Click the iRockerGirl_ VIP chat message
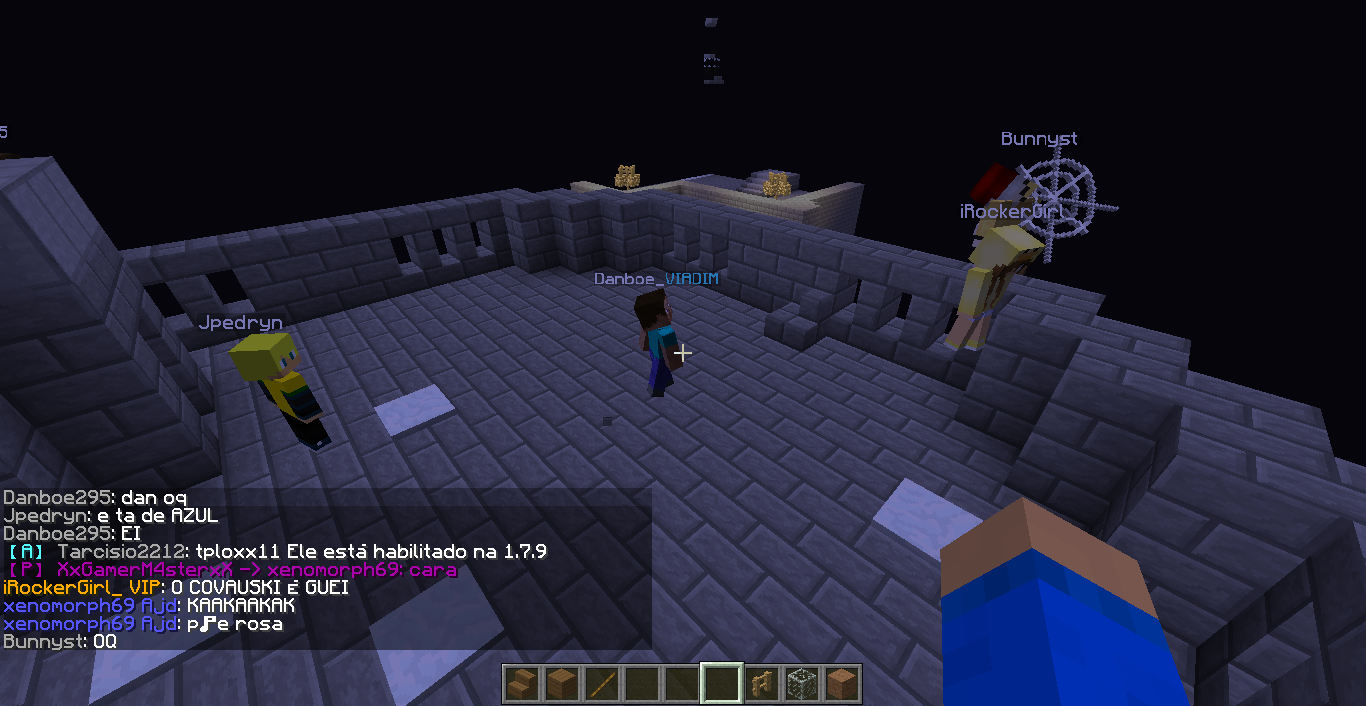This screenshot has width=1366, height=706. tap(176, 588)
